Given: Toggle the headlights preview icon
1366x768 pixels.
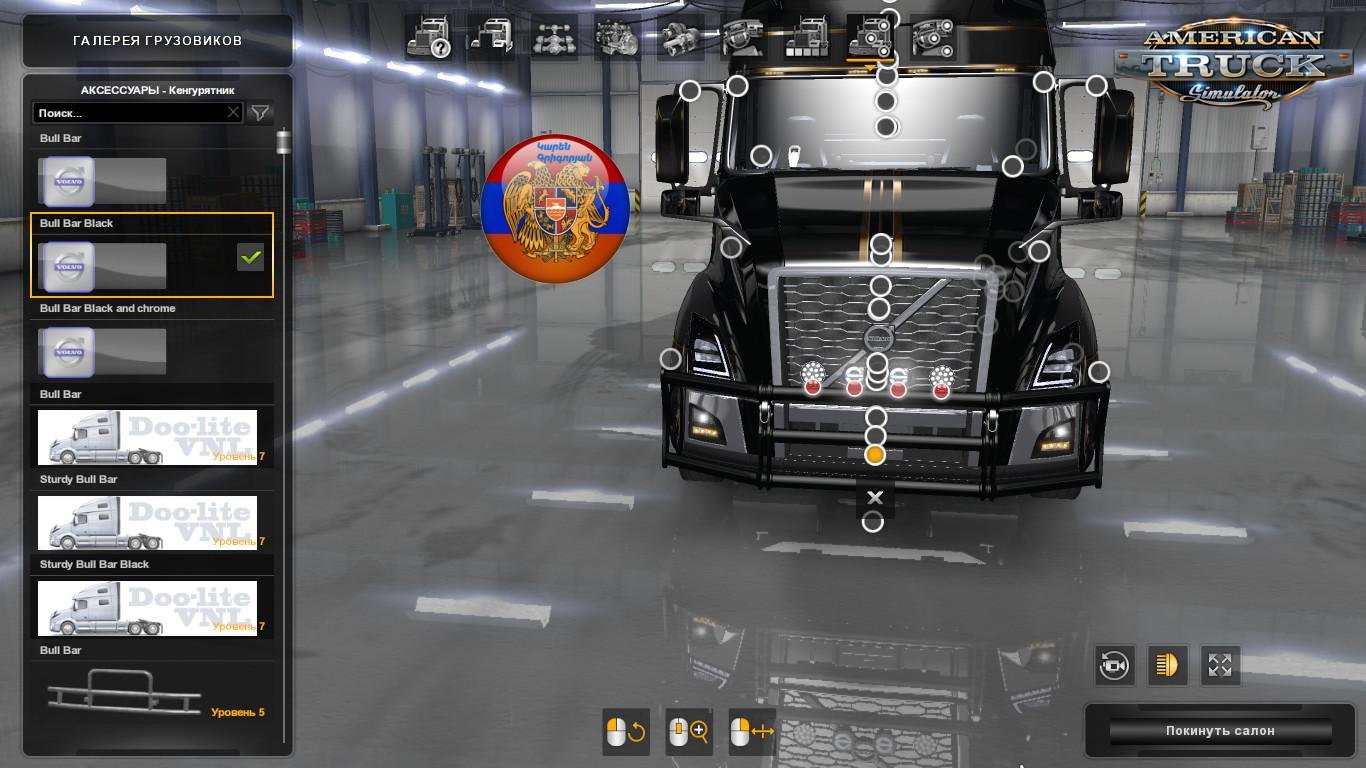Looking at the screenshot, I should (1167, 665).
